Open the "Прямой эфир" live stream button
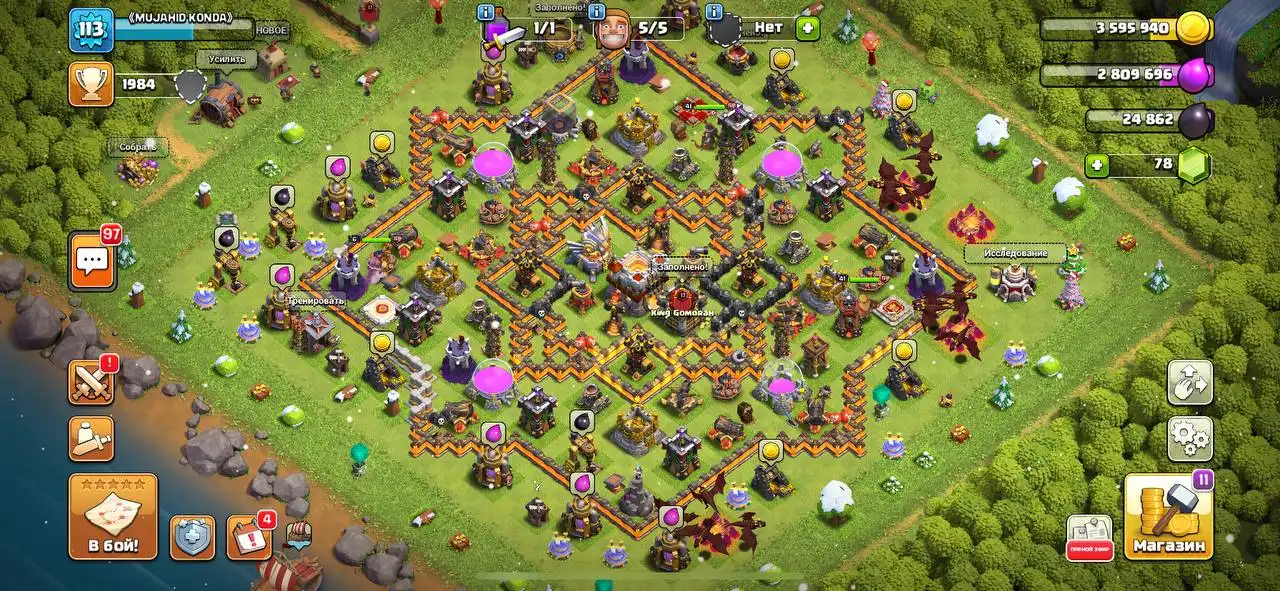Image resolution: width=1280 pixels, height=591 pixels. [1089, 538]
